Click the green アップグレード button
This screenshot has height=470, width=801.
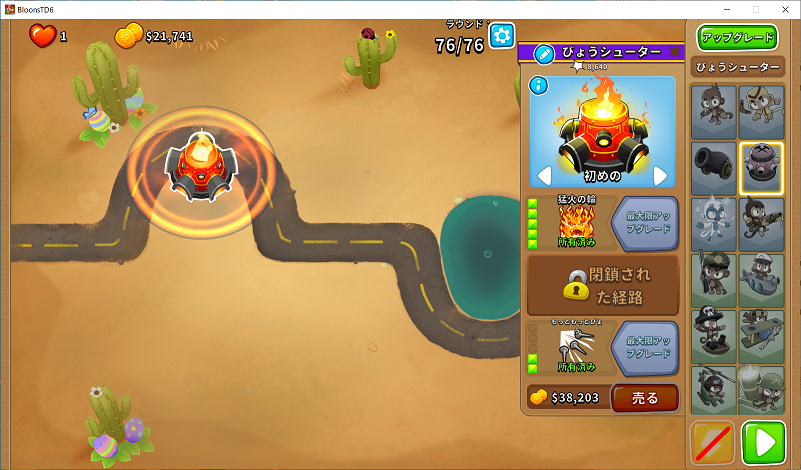(x=738, y=38)
